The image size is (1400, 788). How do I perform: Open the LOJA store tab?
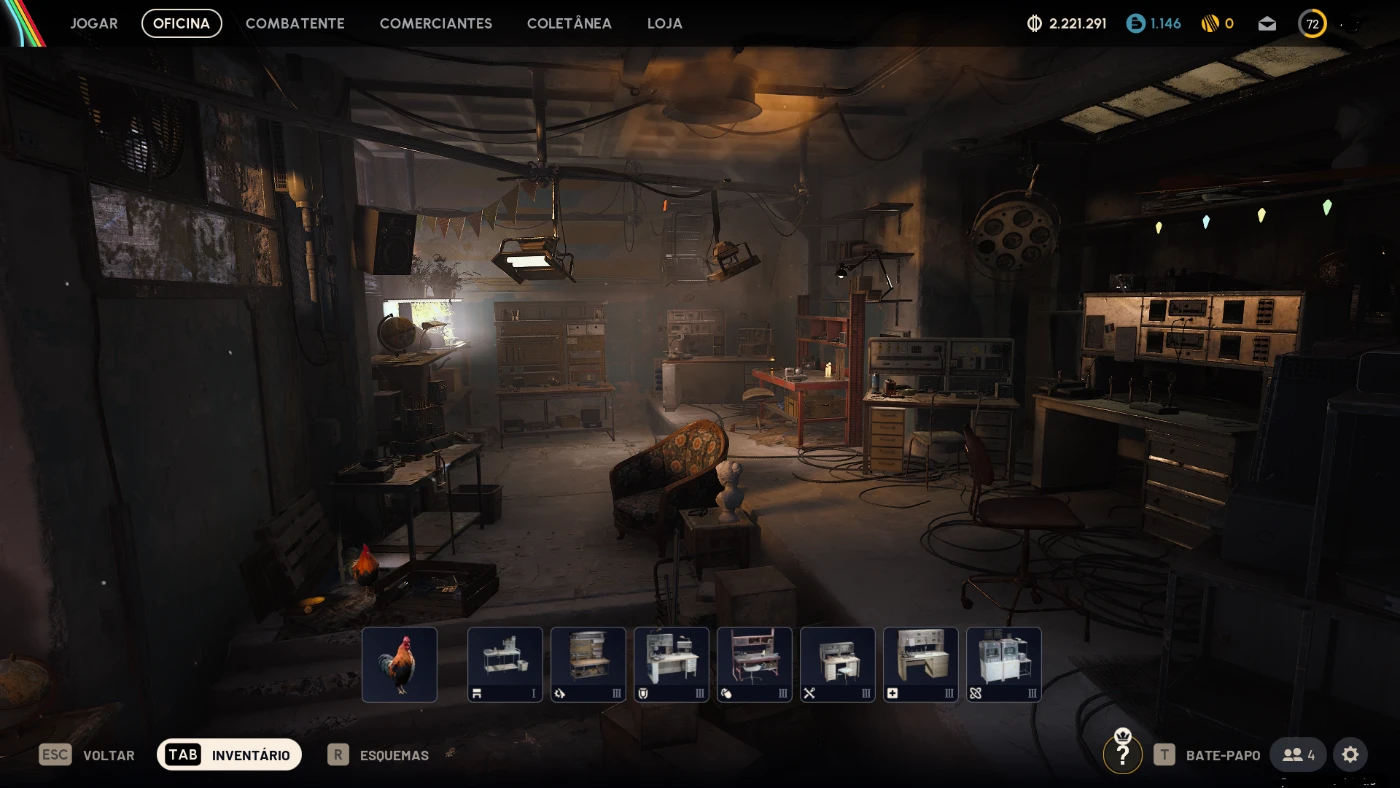pos(665,23)
